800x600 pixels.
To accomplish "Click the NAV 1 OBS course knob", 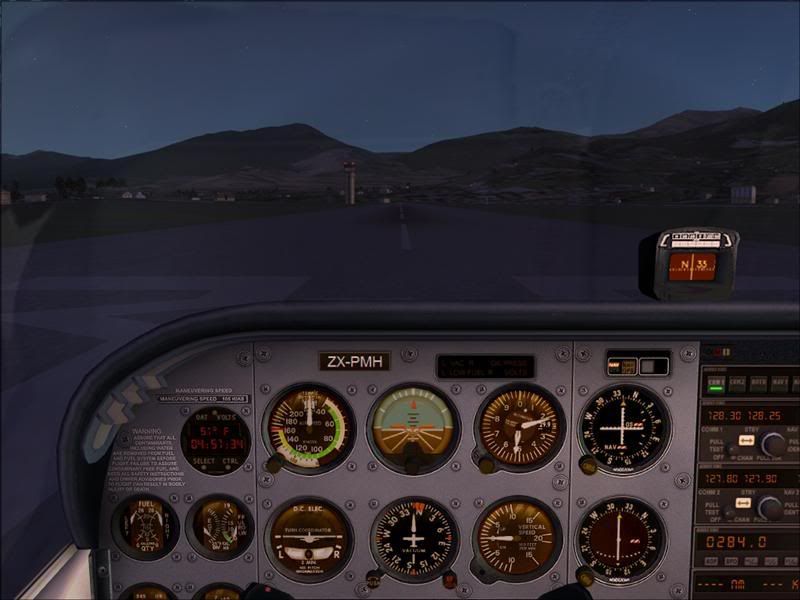I will coord(589,465).
